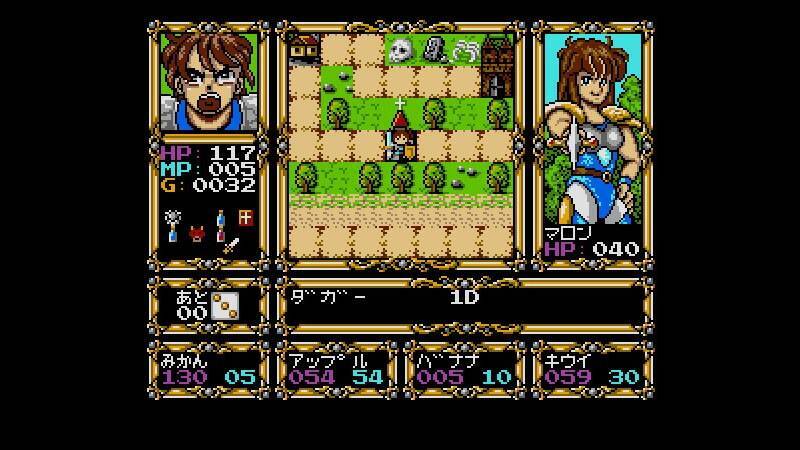Select the red cross shield item

tap(245, 218)
